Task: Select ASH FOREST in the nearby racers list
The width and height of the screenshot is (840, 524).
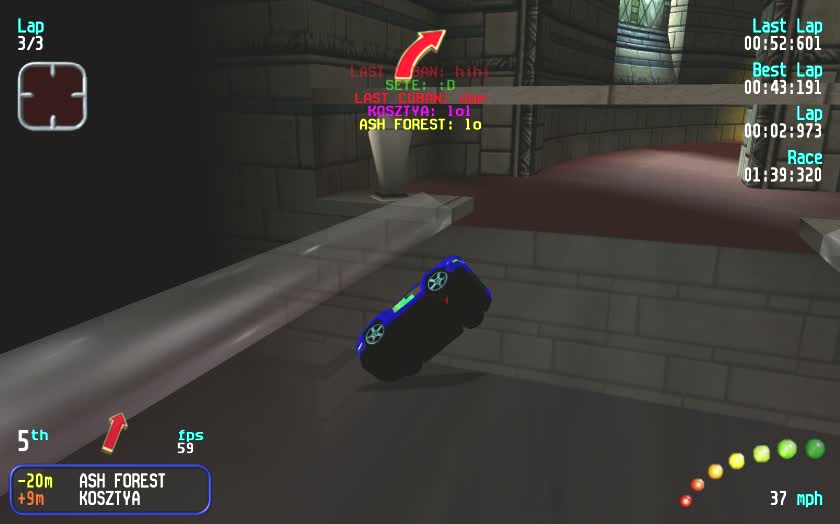Action: pyautogui.click(x=122, y=481)
